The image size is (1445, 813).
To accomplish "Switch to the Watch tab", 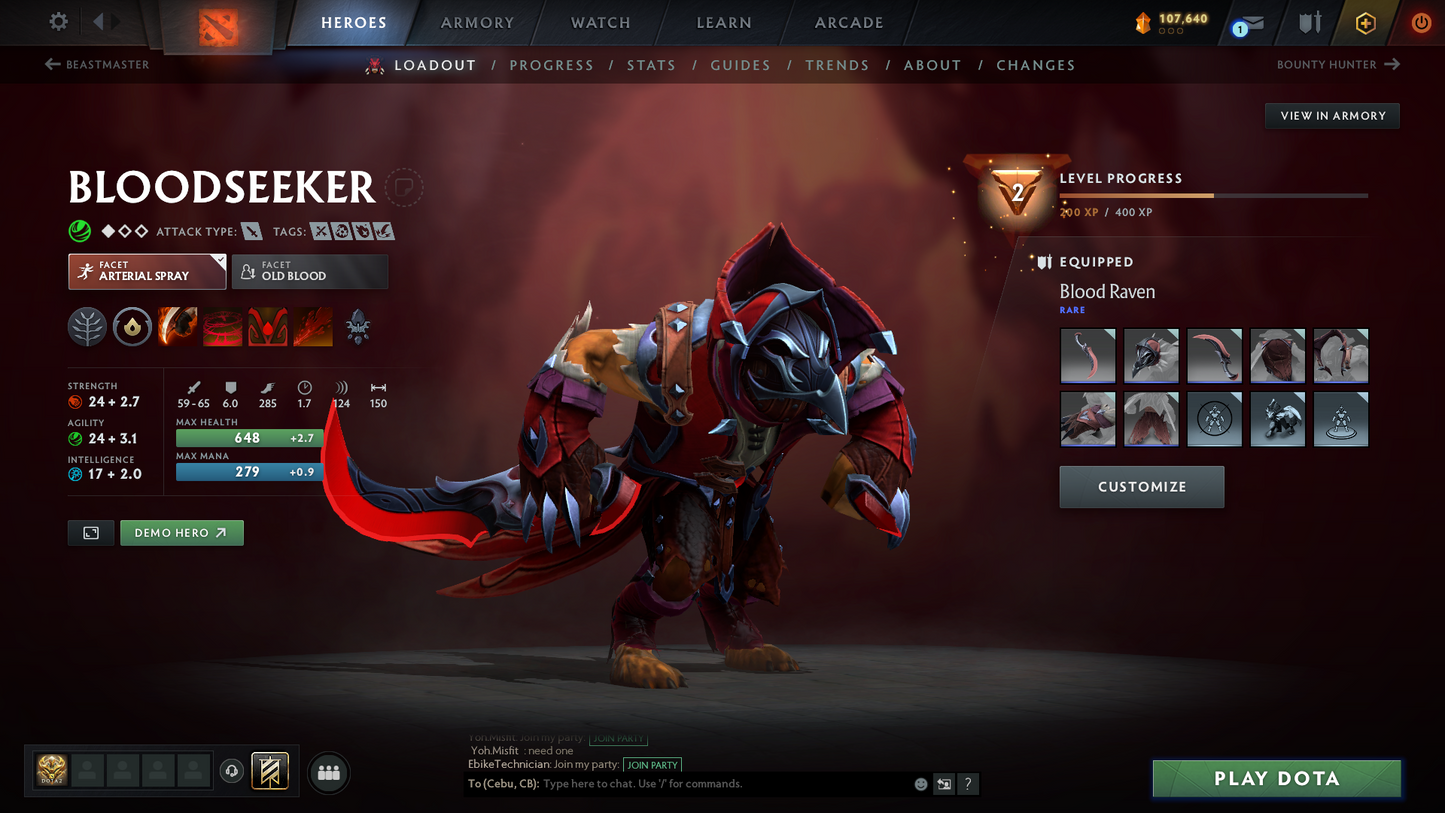I will (600, 23).
